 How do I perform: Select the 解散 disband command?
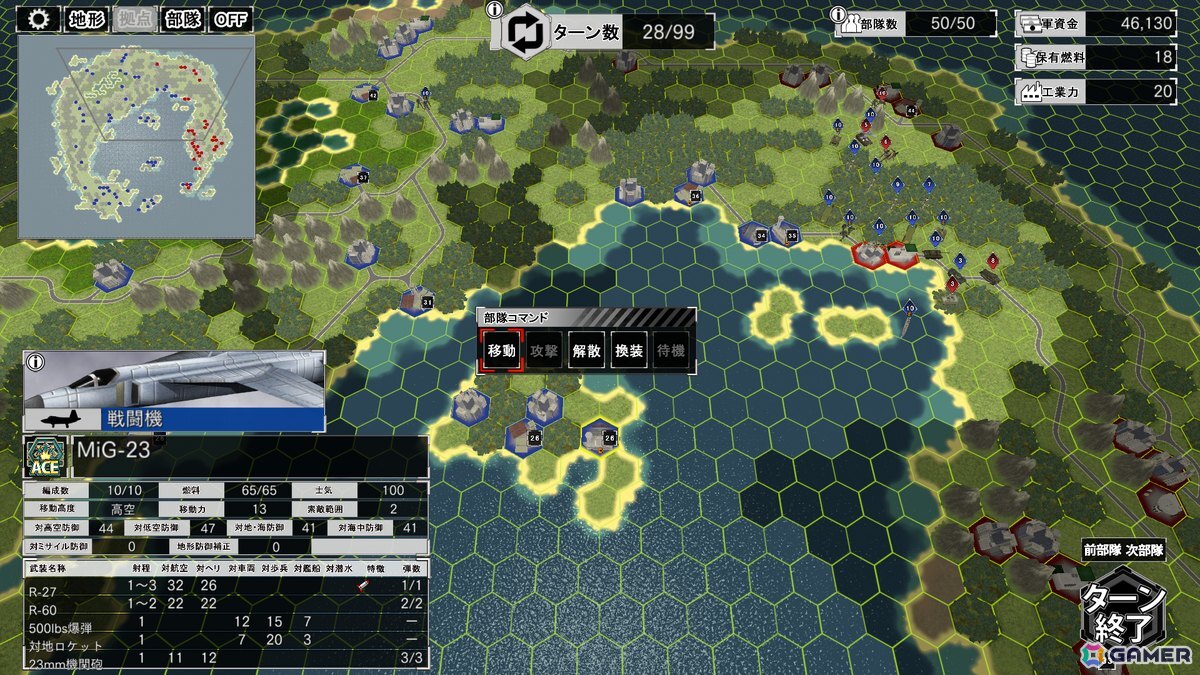click(x=587, y=351)
